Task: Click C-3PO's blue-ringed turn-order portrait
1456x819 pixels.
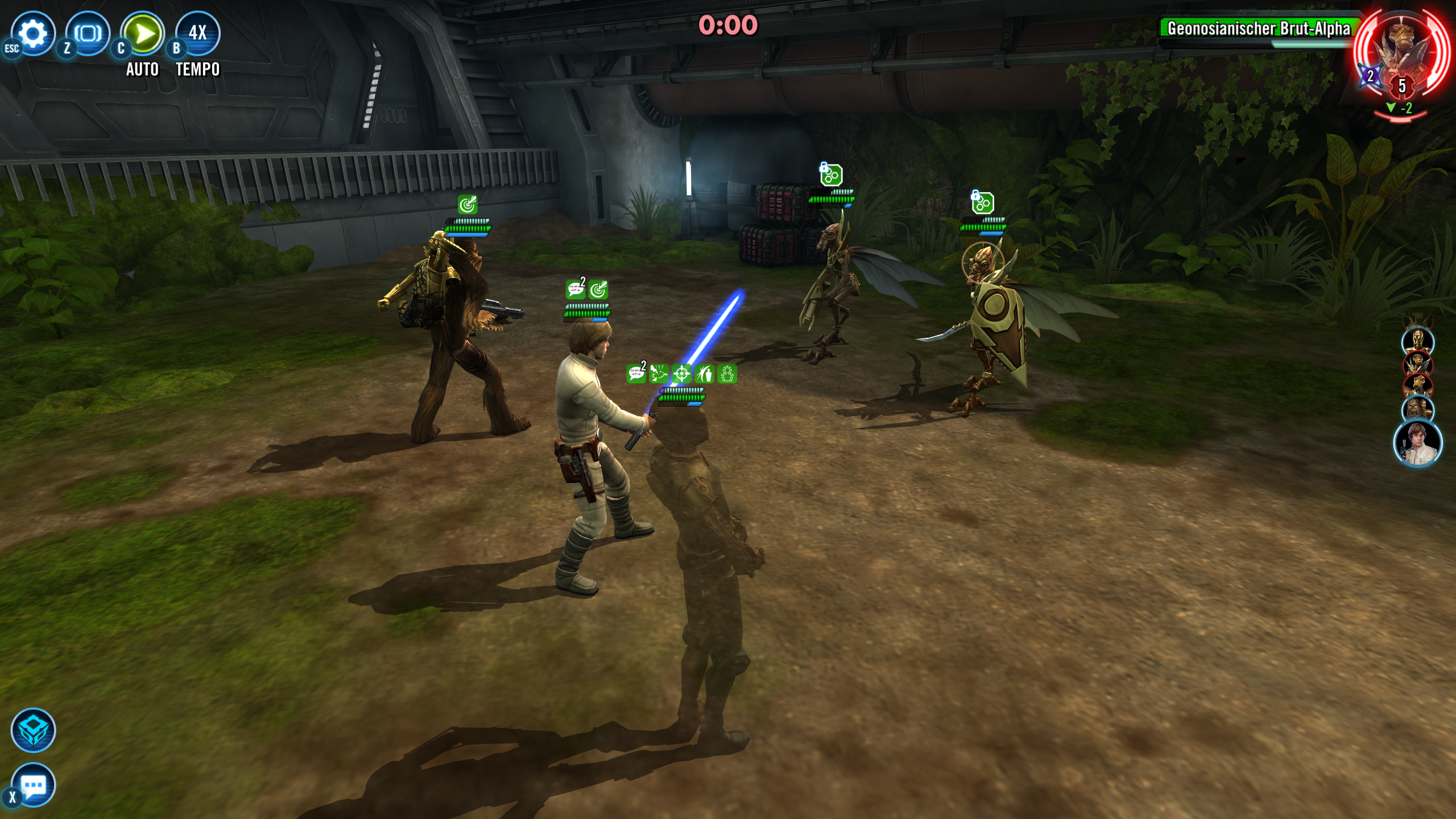Action: (x=1417, y=341)
